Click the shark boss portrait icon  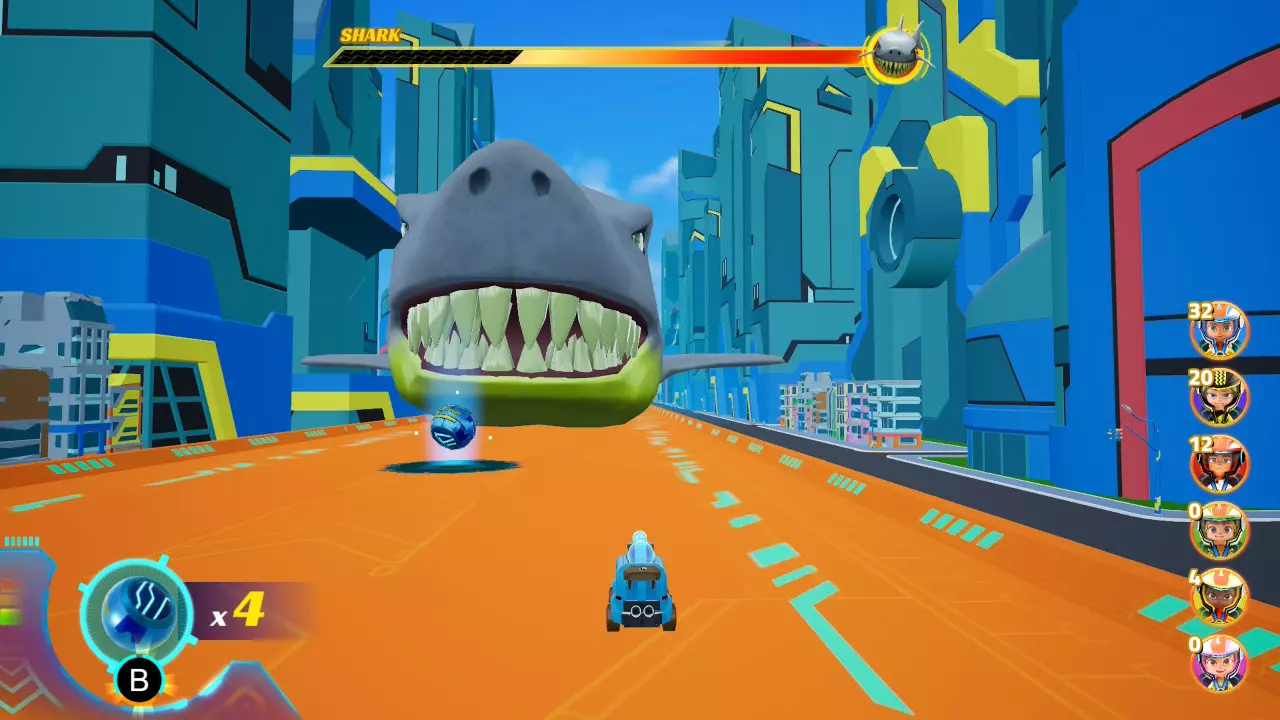(895, 54)
